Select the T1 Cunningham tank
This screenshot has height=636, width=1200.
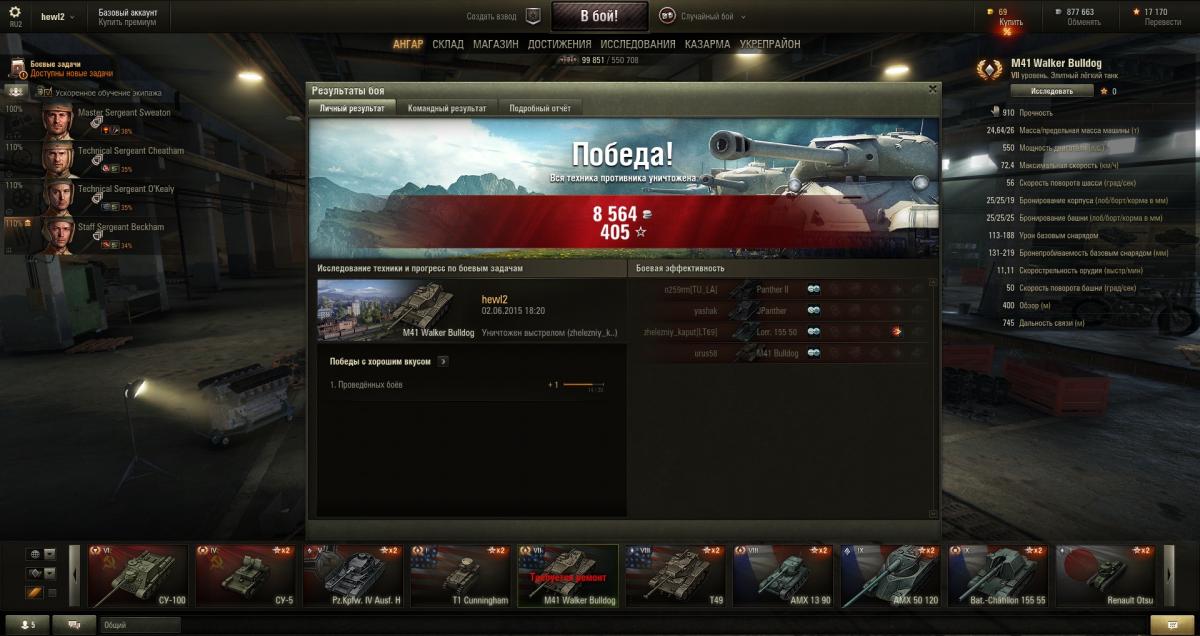[459, 576]
